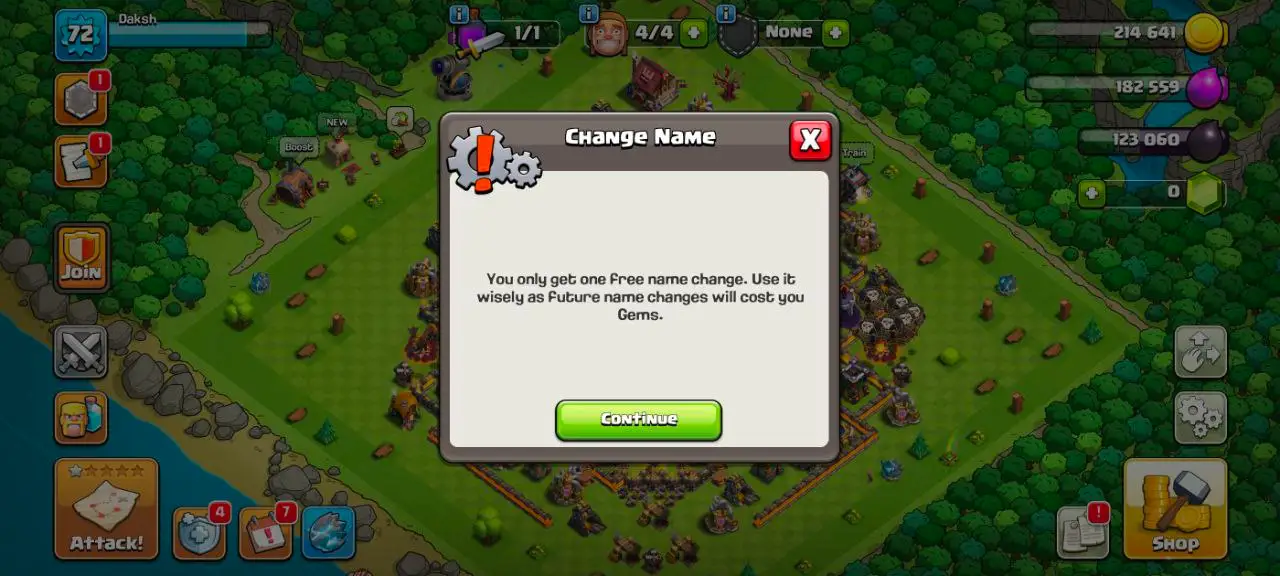The width and height of the screenshot is (1280, 576).
Task: Open the crossed swords battle log
Action: 81,351
